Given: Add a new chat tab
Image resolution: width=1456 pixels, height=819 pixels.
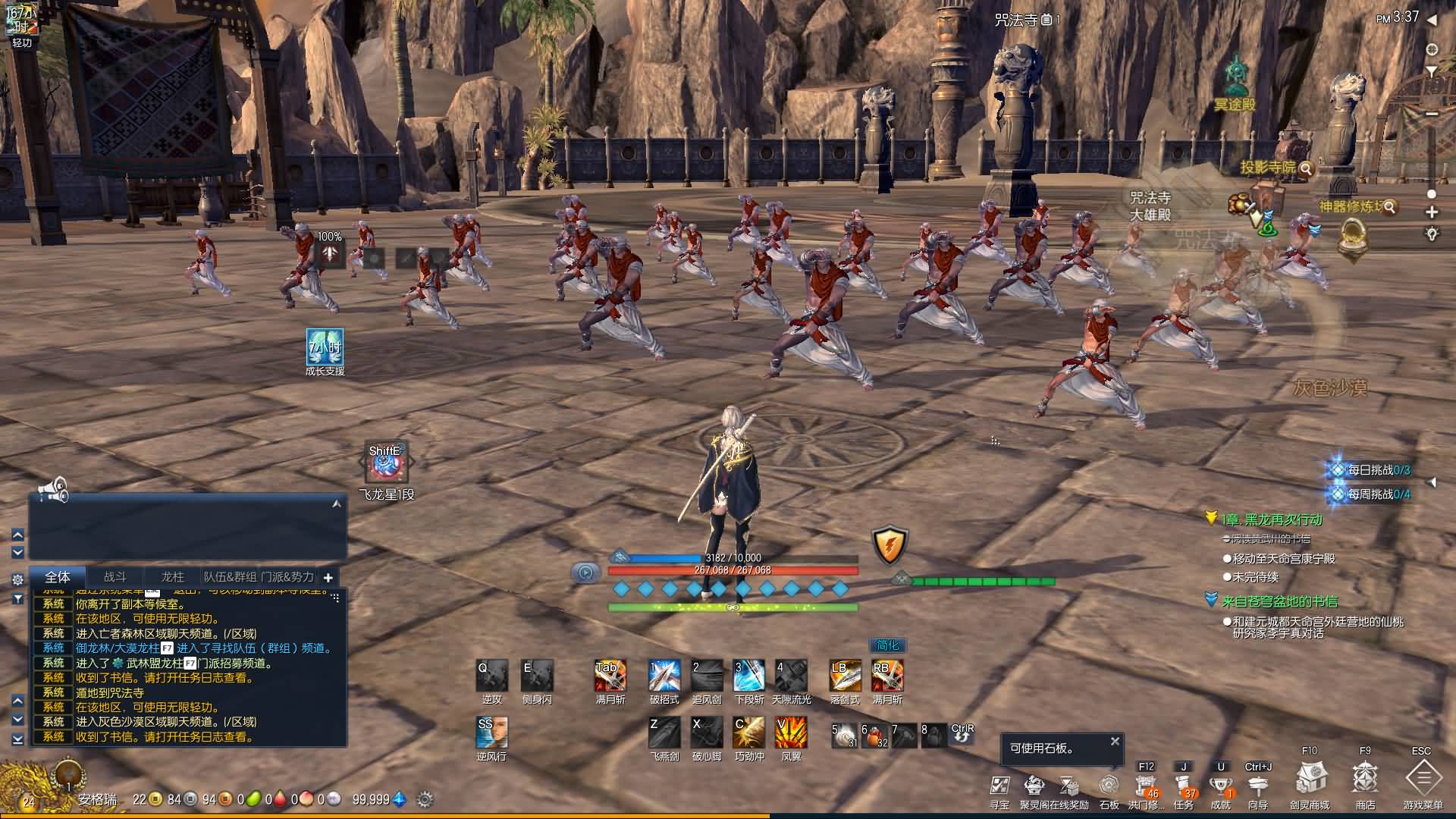Looking at the screenshot, I should [x=328, y=578].
